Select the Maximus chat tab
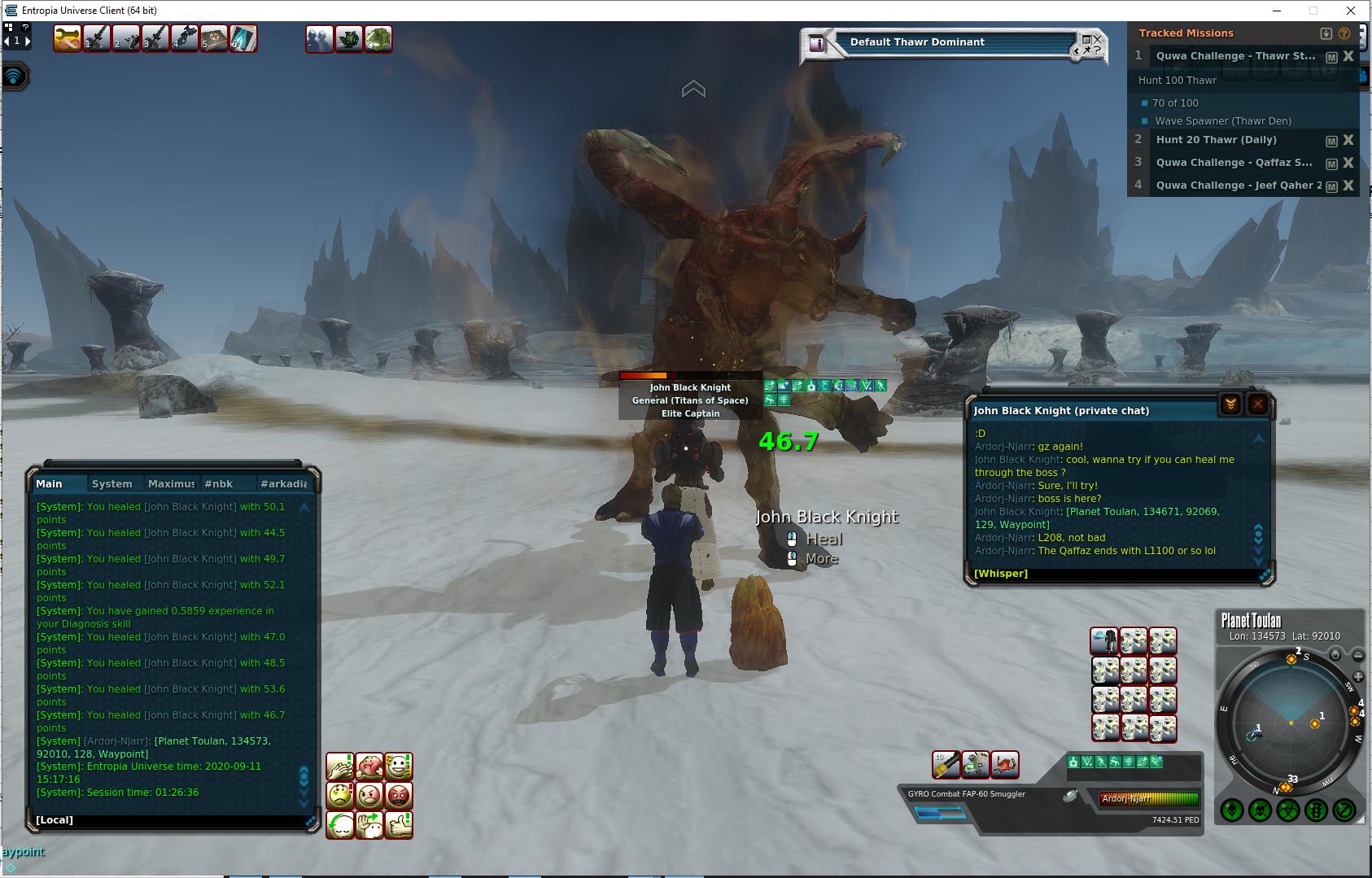The width and height of the screenshot is (1372, 878). [x=171, y=483]
